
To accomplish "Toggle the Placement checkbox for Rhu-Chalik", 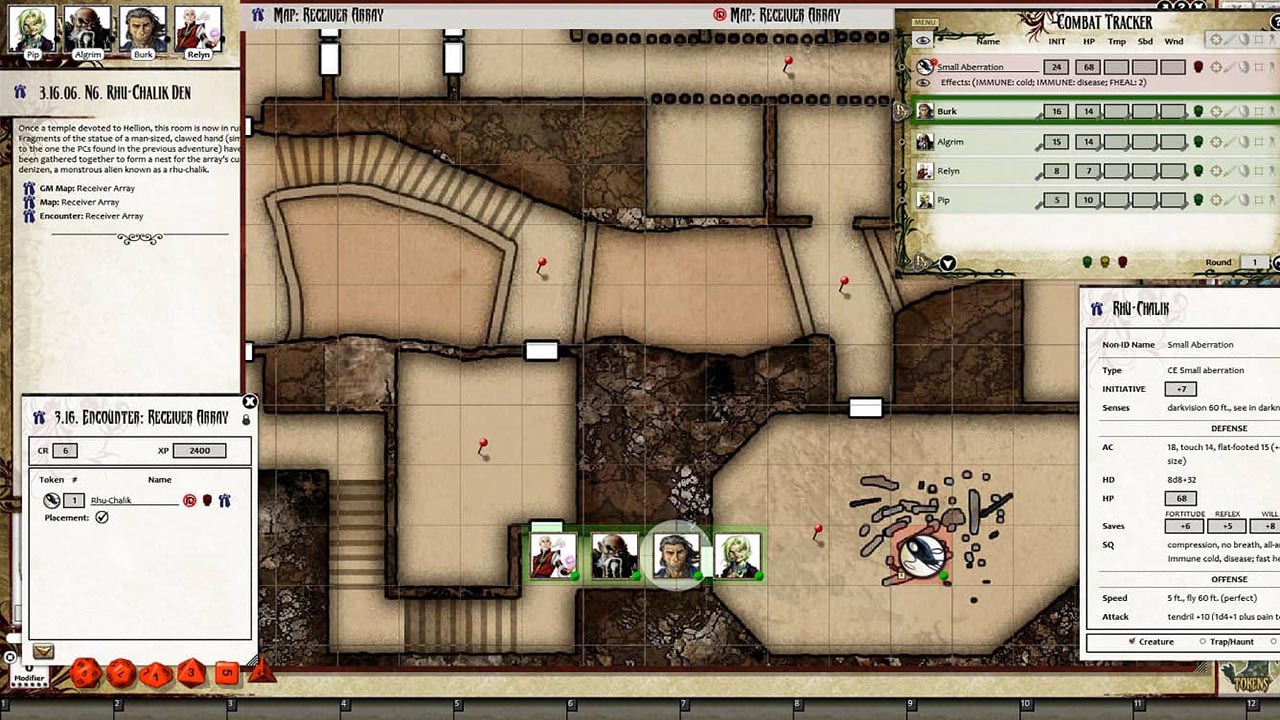I will [102, 517].
